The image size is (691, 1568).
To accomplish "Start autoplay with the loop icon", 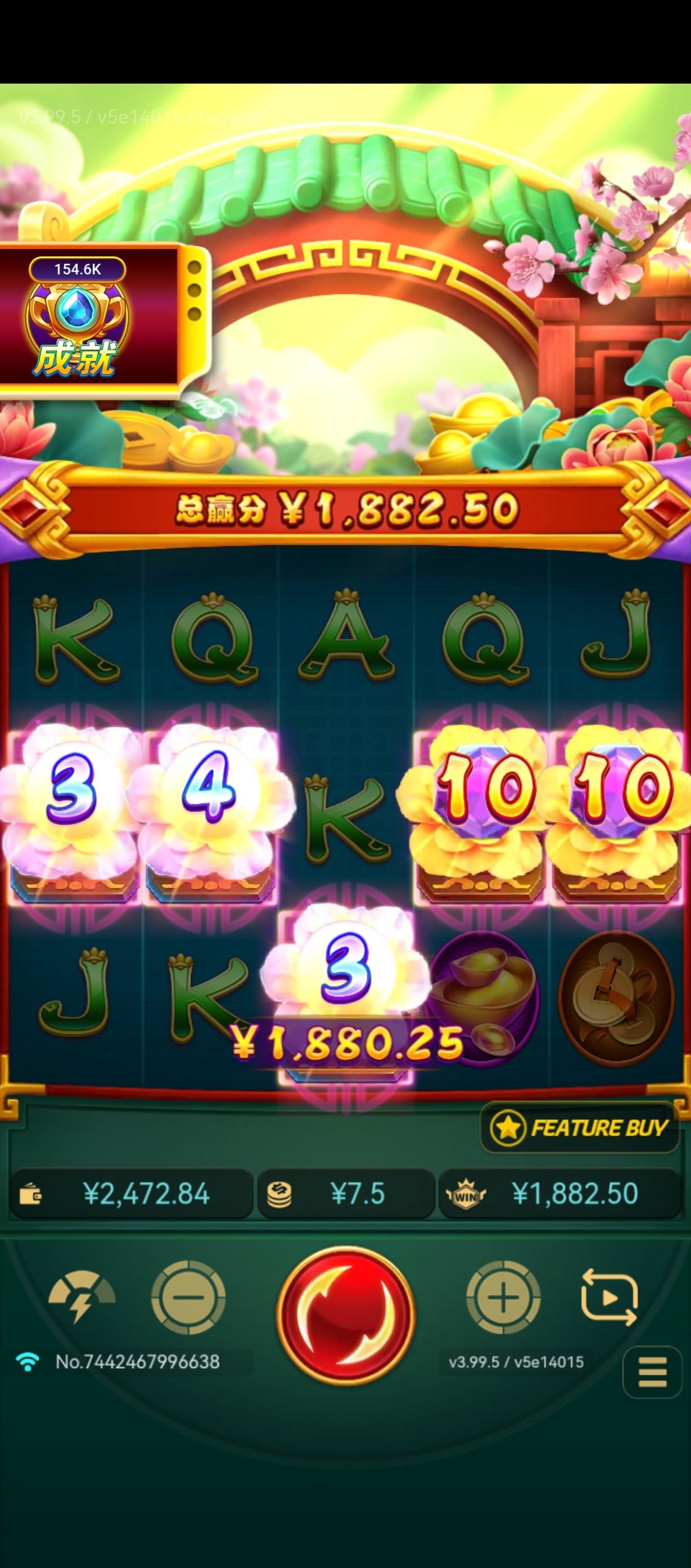I will 610,1297.
